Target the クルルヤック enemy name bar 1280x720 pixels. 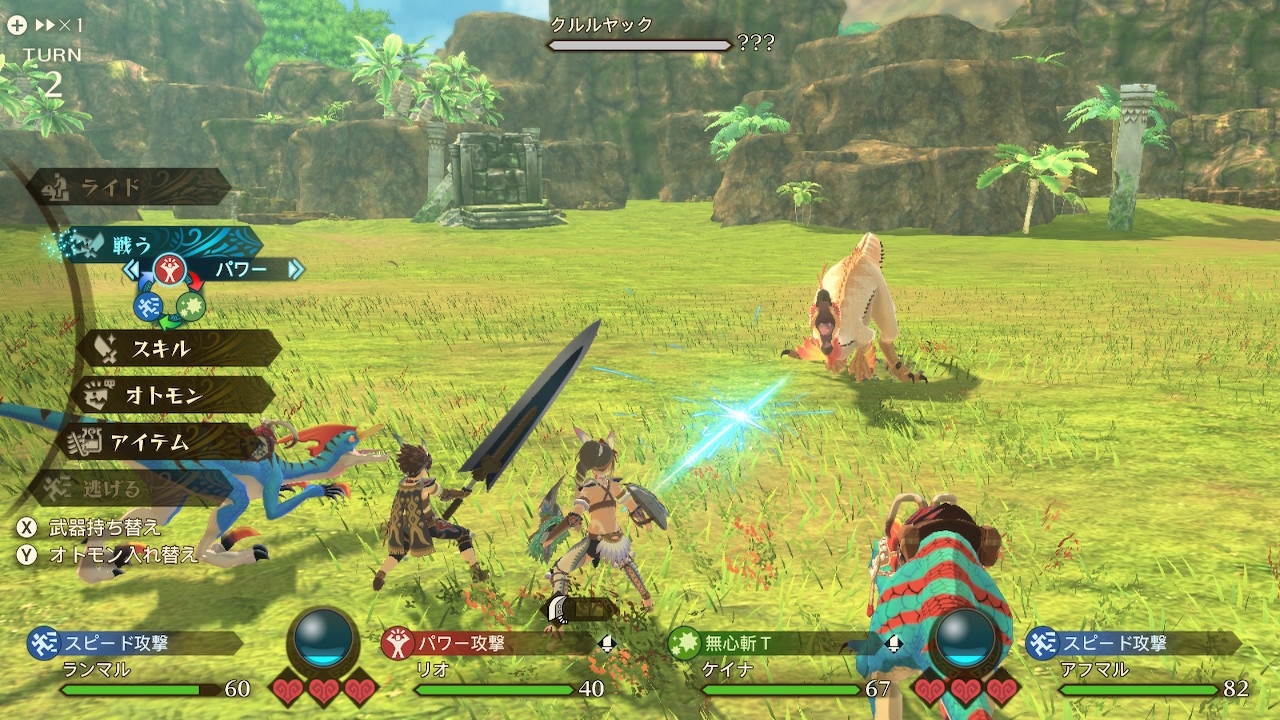click(640, 35)
